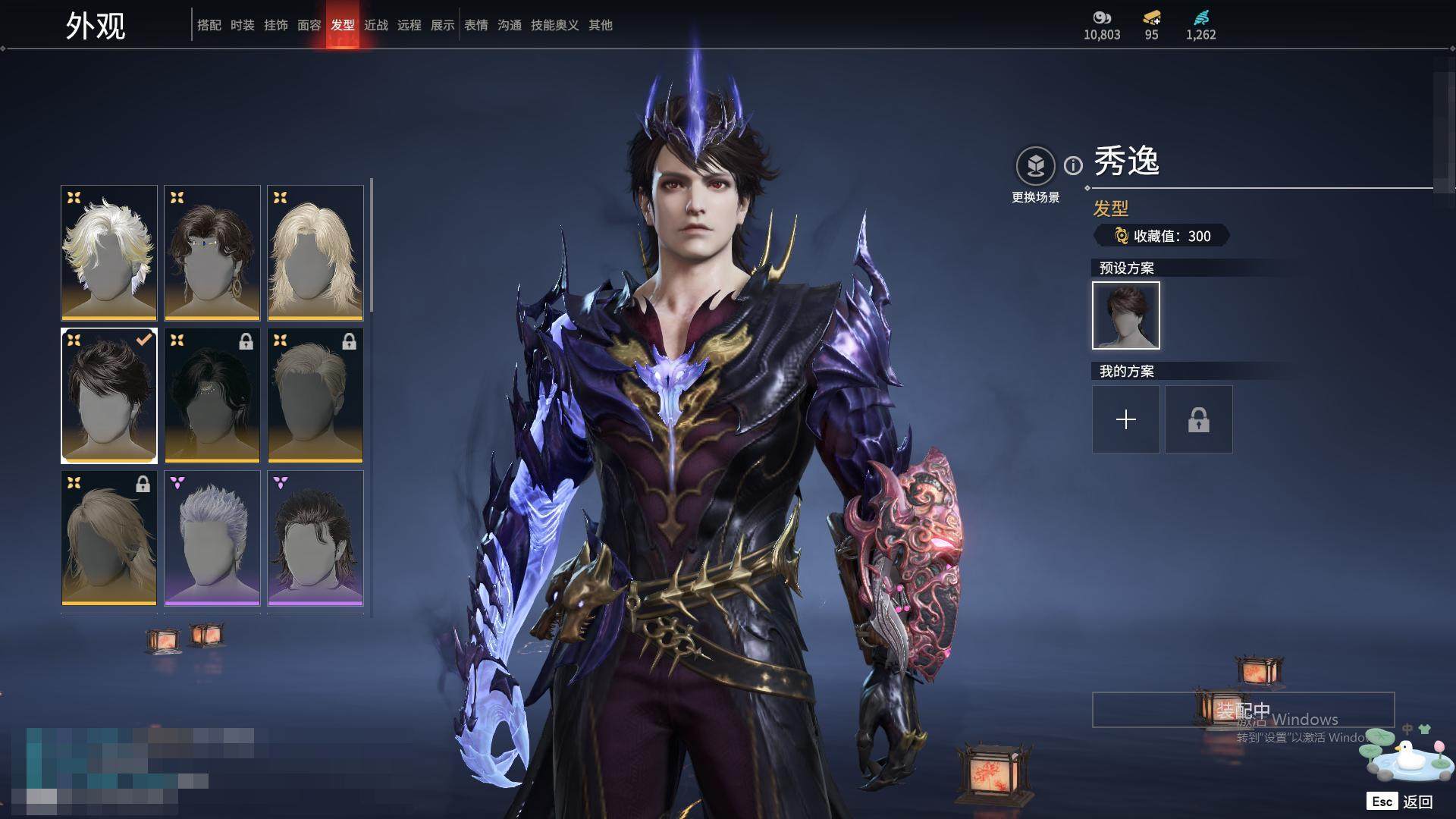Select the 其他 tab

(x=601, y=25)
